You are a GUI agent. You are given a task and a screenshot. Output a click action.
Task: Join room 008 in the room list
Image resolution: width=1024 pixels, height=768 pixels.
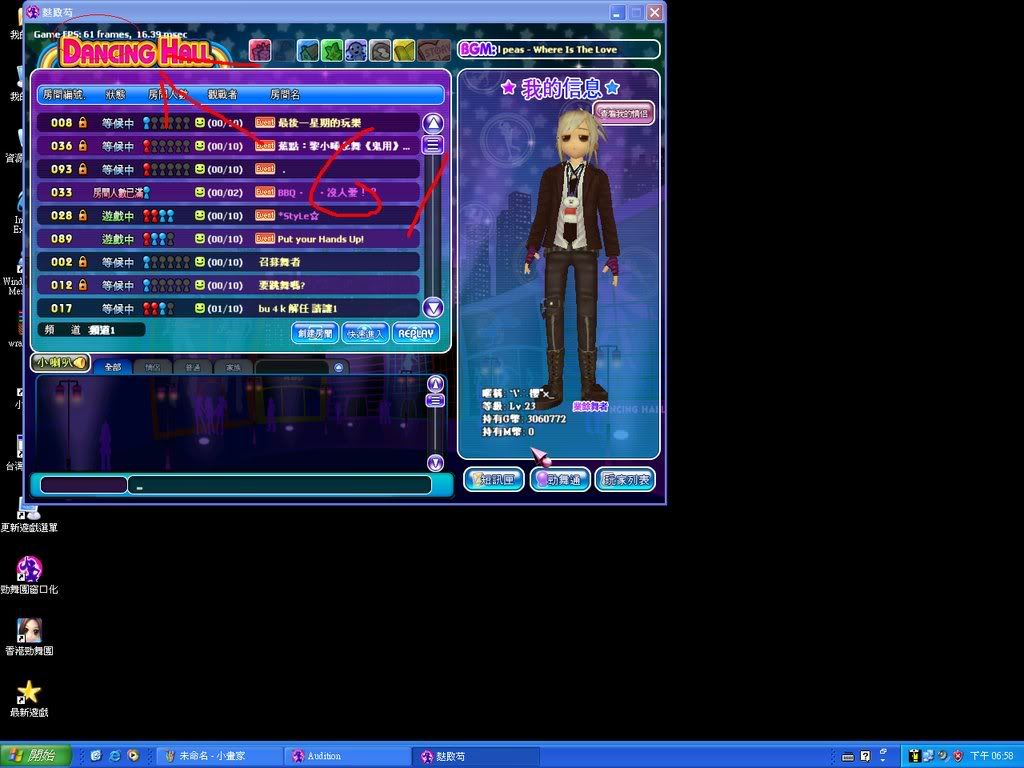(x=228, y=123)
